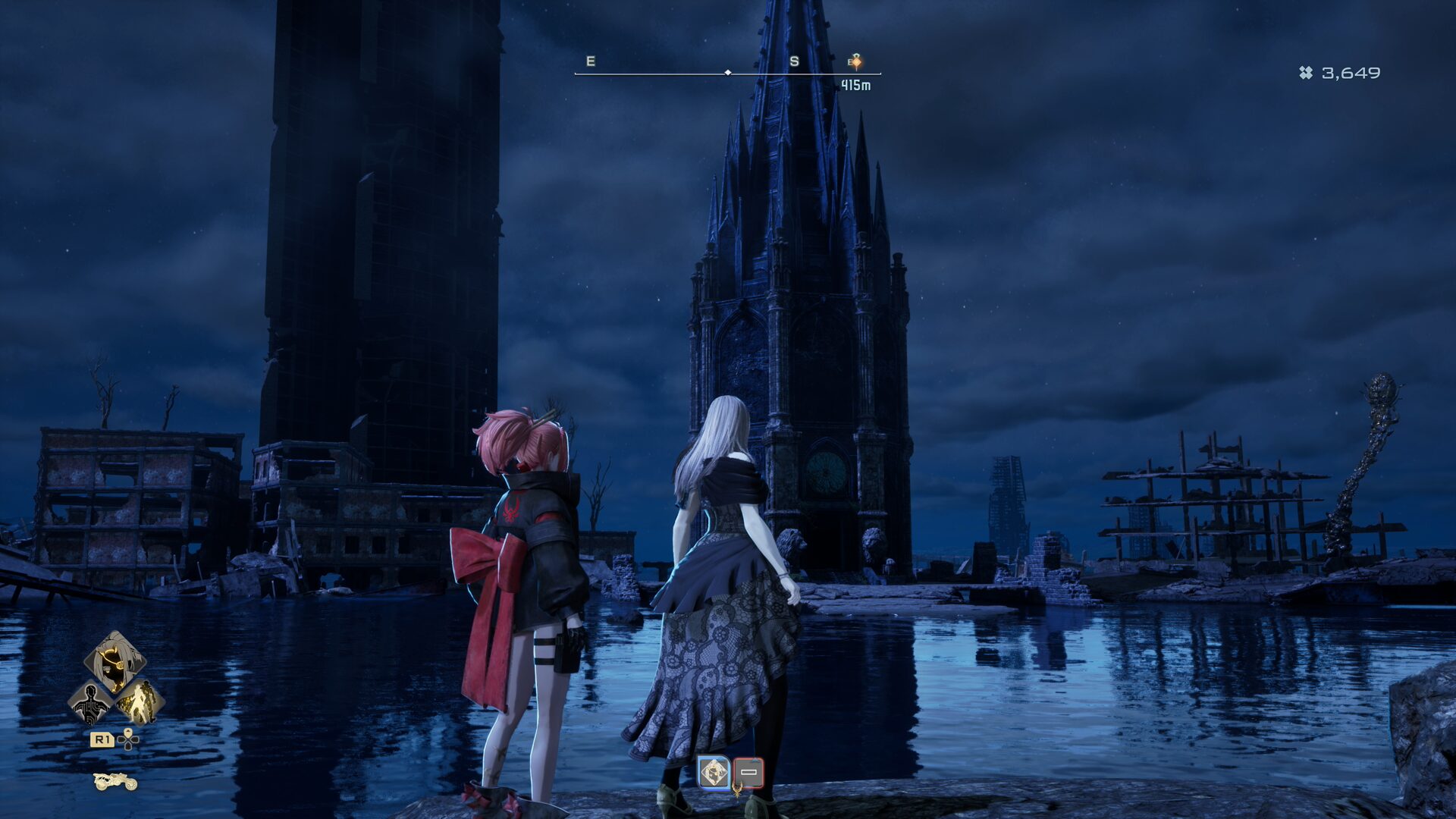Click the circuit-body silhouette icon

coord(90,702)
